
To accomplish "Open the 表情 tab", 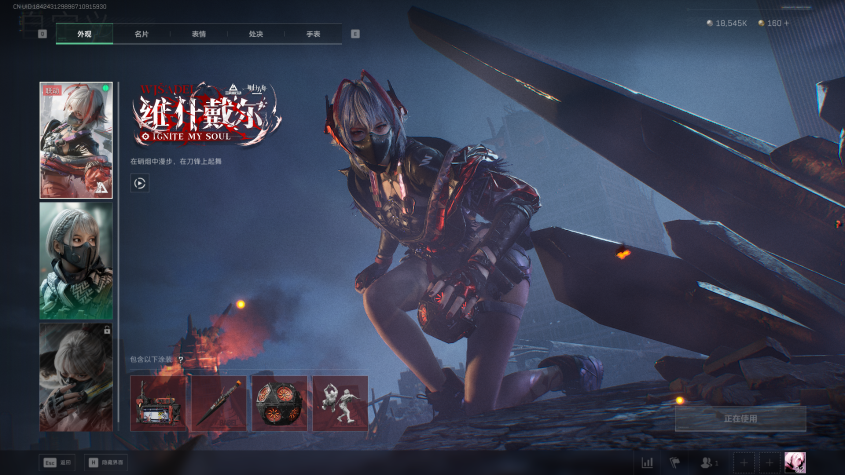I will tap(199, 34).
